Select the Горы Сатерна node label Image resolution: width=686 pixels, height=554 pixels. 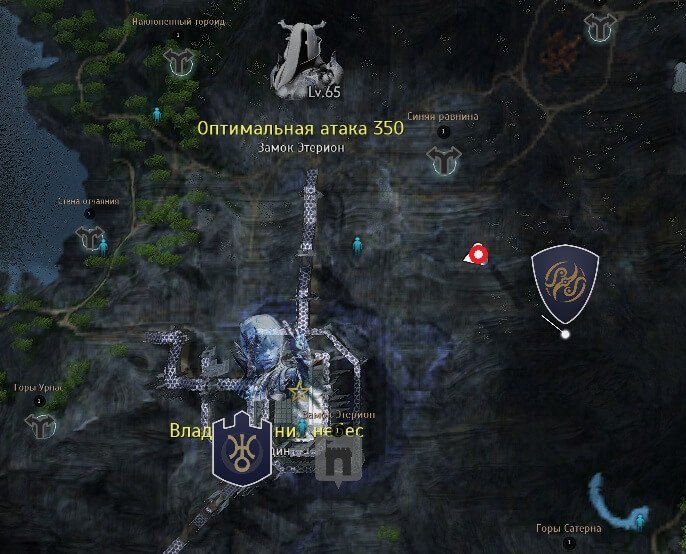(x=567, y=528)
